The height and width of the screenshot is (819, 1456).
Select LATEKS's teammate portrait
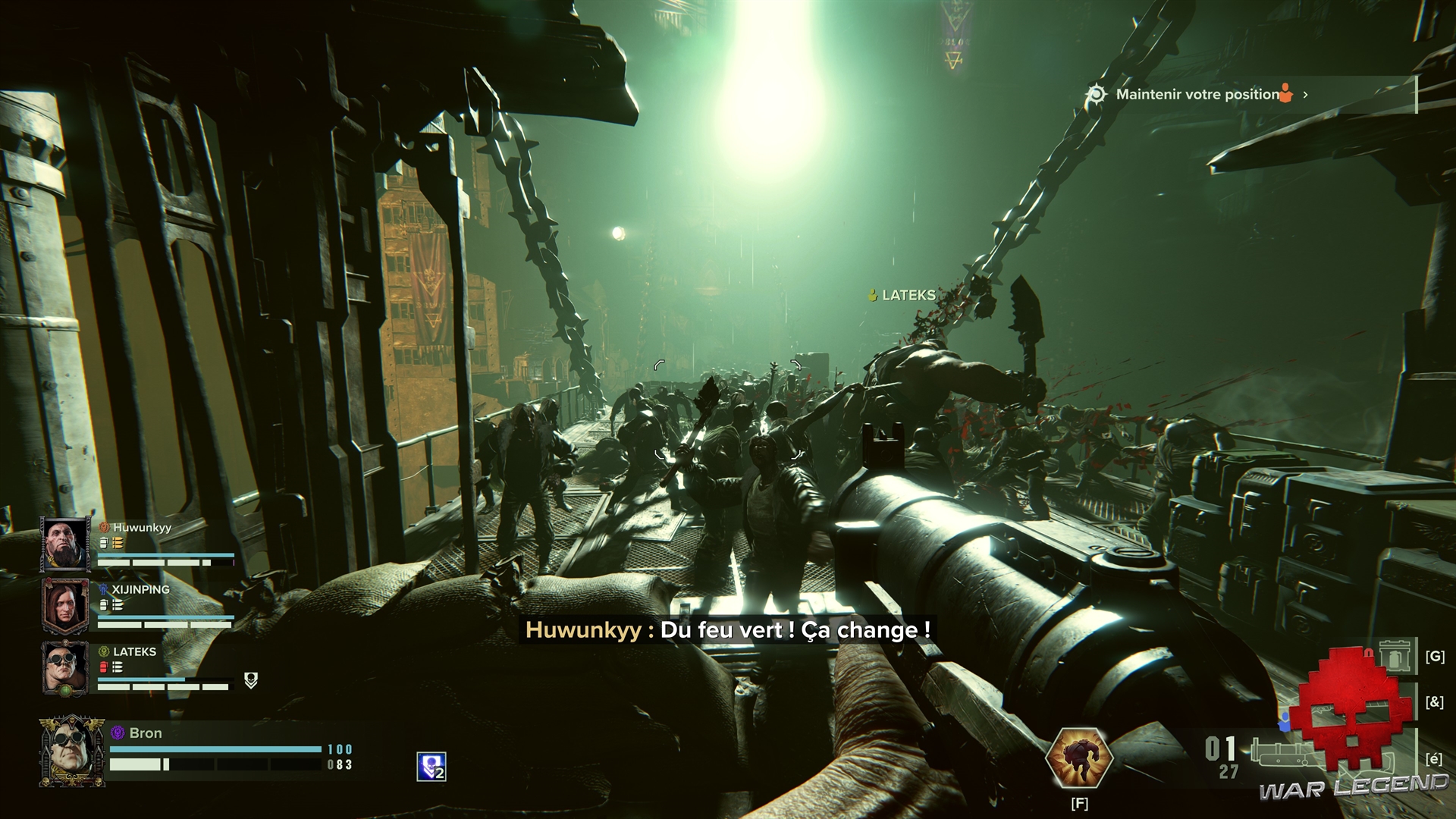65,669
